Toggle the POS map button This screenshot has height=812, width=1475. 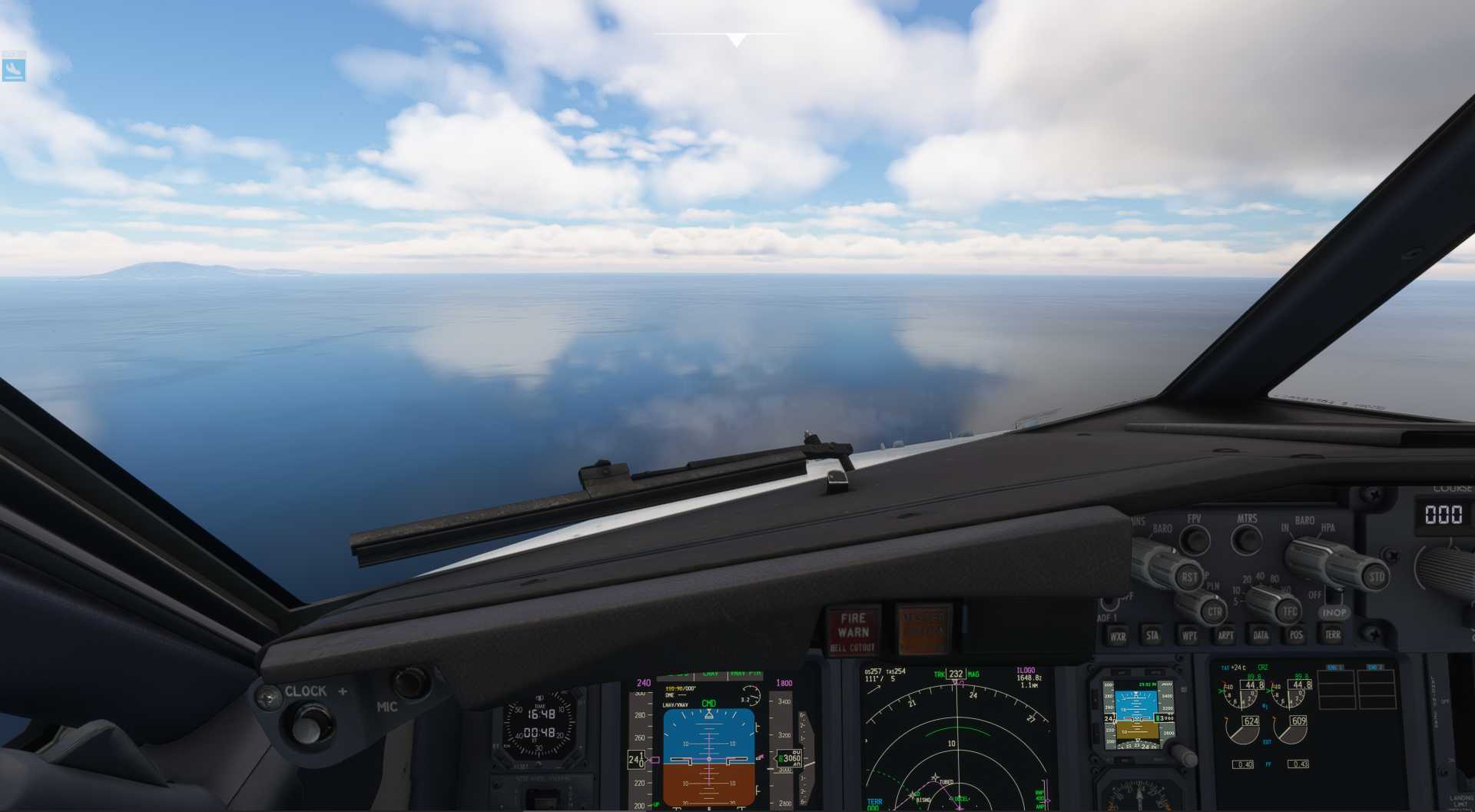1296,635
